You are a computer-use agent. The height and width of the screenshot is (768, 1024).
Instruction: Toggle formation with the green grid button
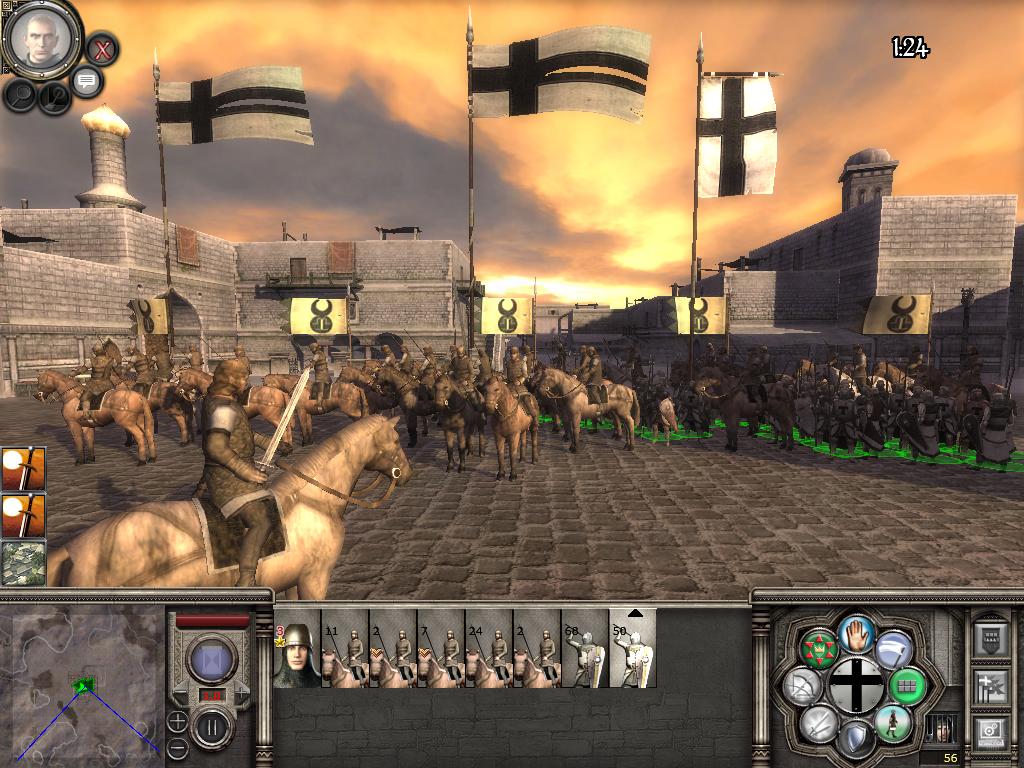point(908,687)
